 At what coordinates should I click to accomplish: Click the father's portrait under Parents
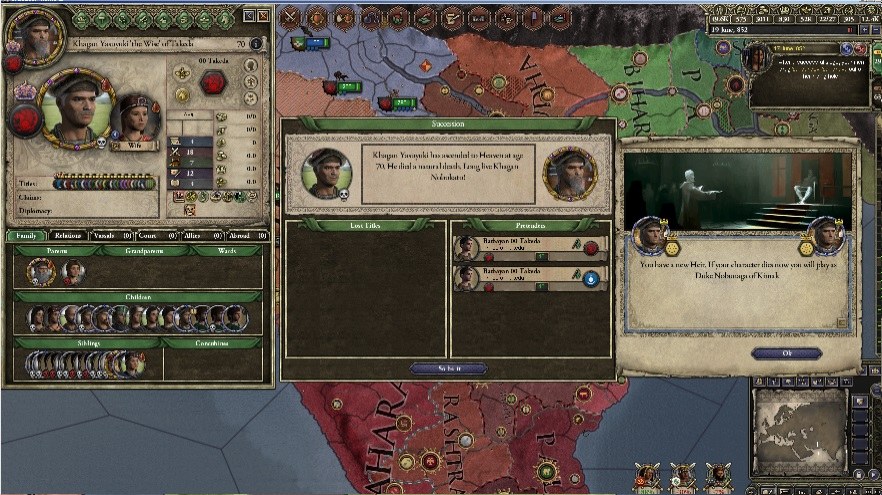click(x=42, y=271)
